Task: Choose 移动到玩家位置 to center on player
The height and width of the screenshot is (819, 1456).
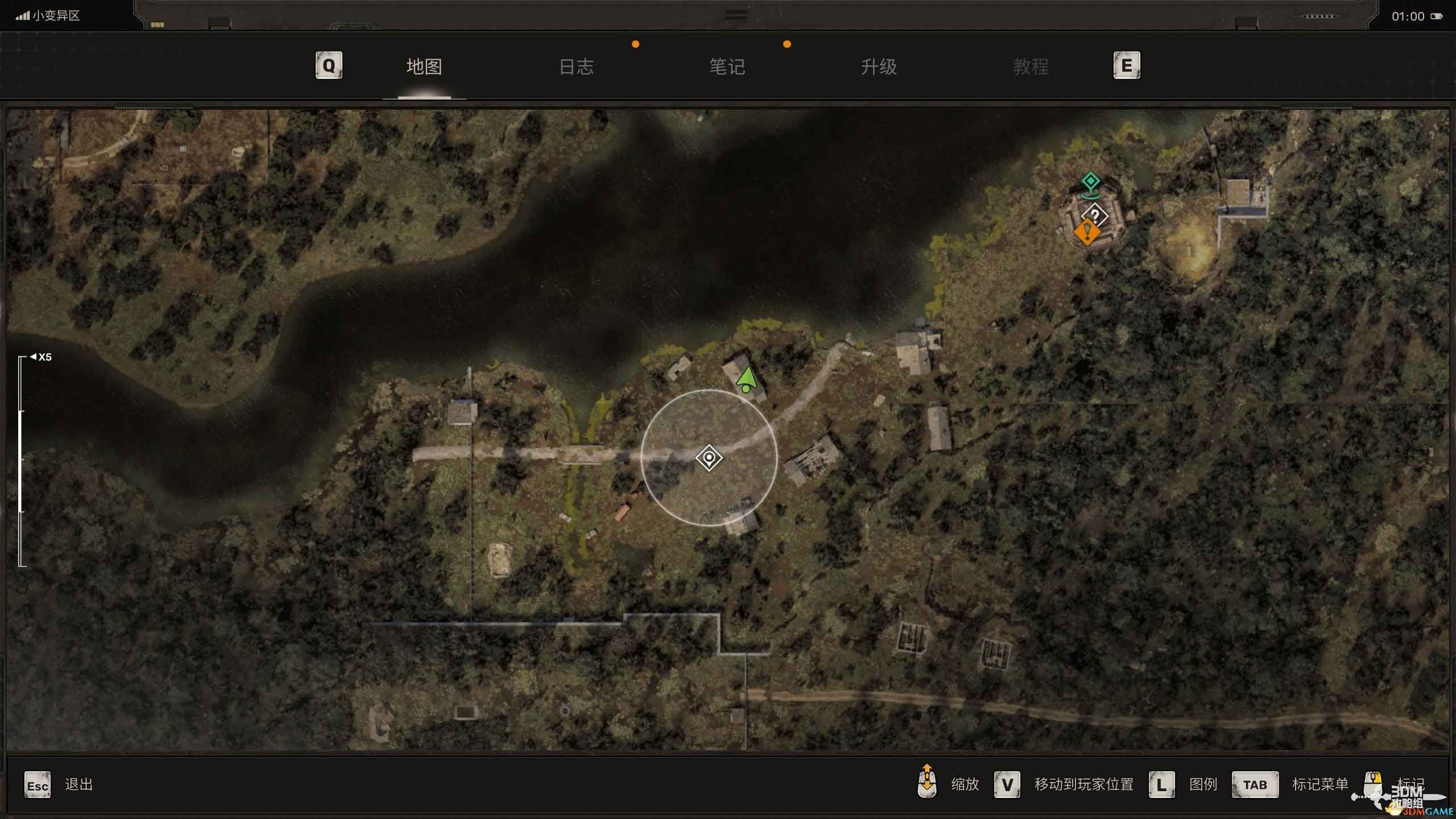Action: (x=1083, y=785)
